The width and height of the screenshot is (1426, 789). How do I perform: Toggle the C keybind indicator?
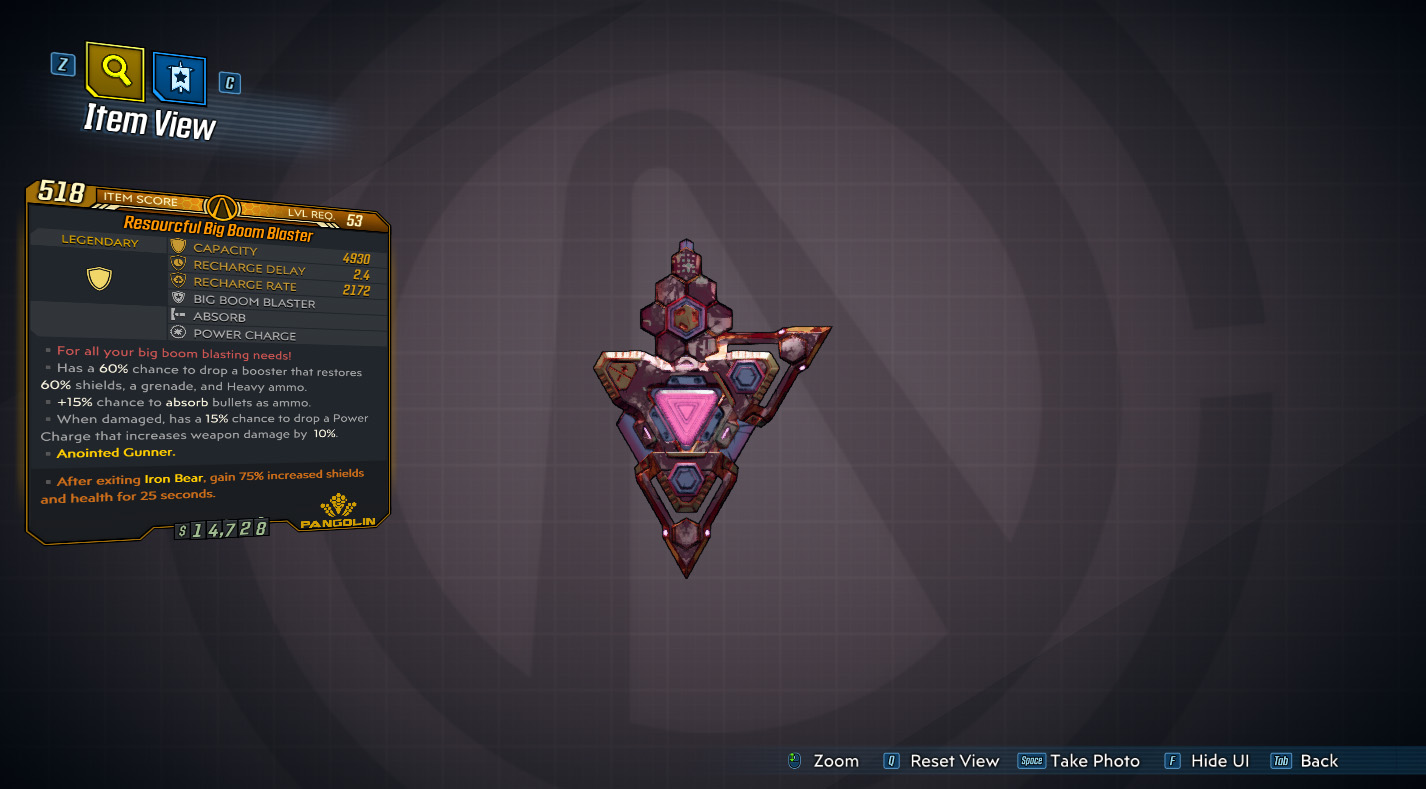[229, 83]
